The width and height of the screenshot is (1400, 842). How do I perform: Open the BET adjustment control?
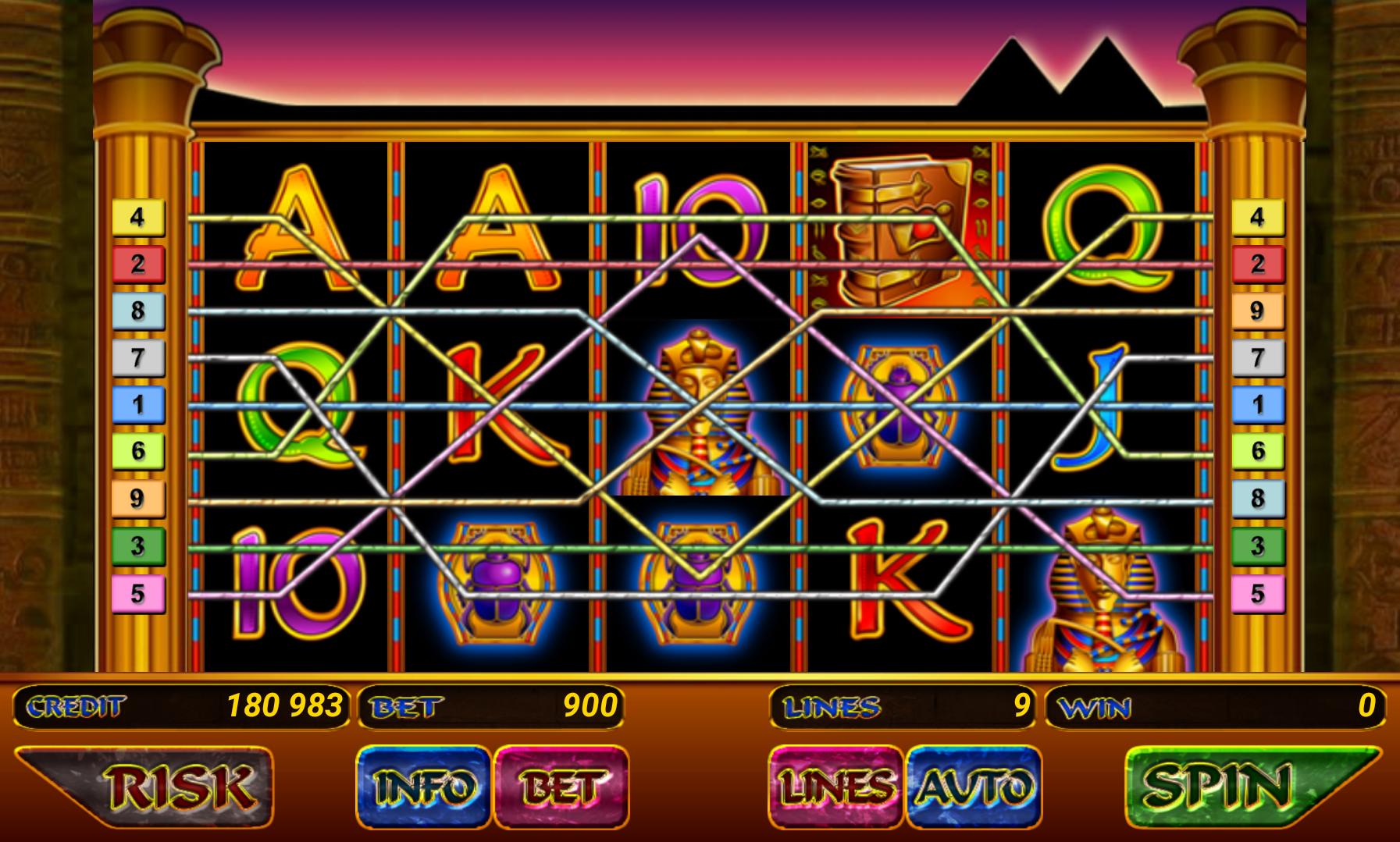561,787
